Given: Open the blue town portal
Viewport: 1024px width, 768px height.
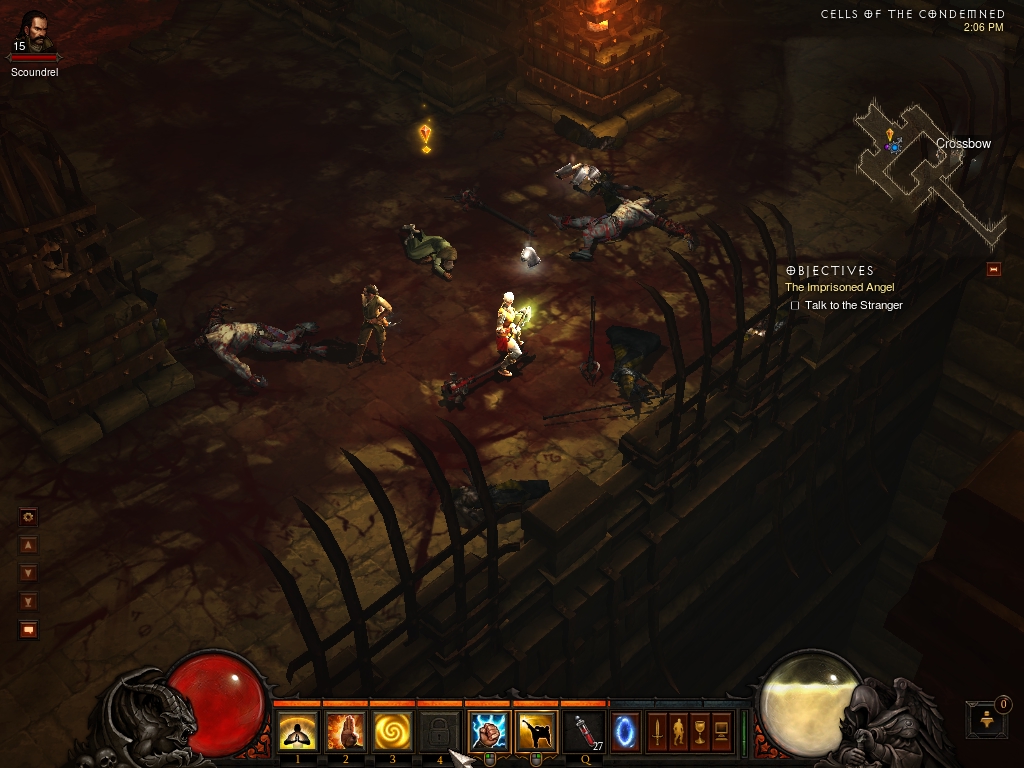Looking at the screenshot, I should [626, 732].
